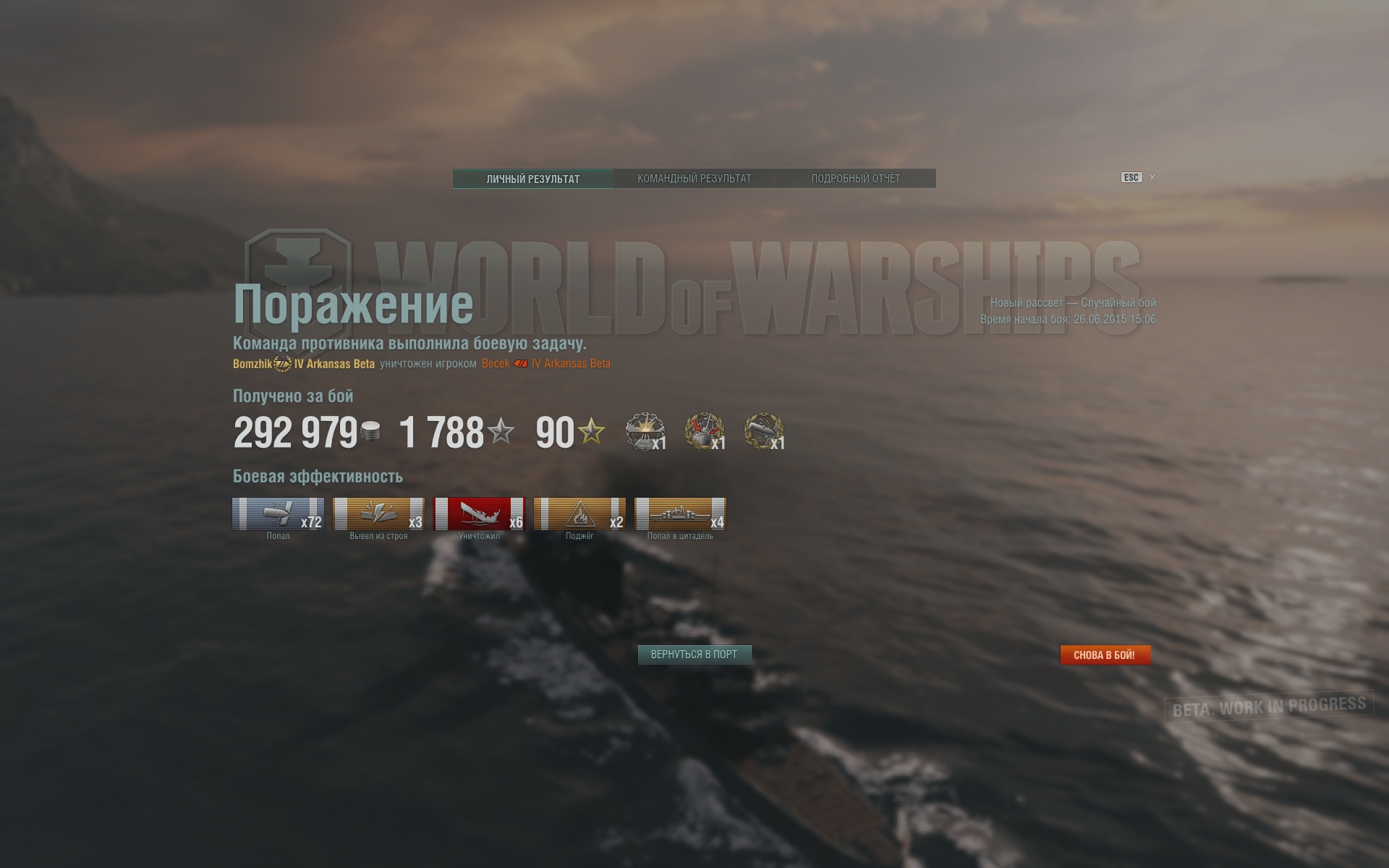Click the player name Bomzhik
The width and height of the screenshot is (1389, 868).
click(252, 364)
